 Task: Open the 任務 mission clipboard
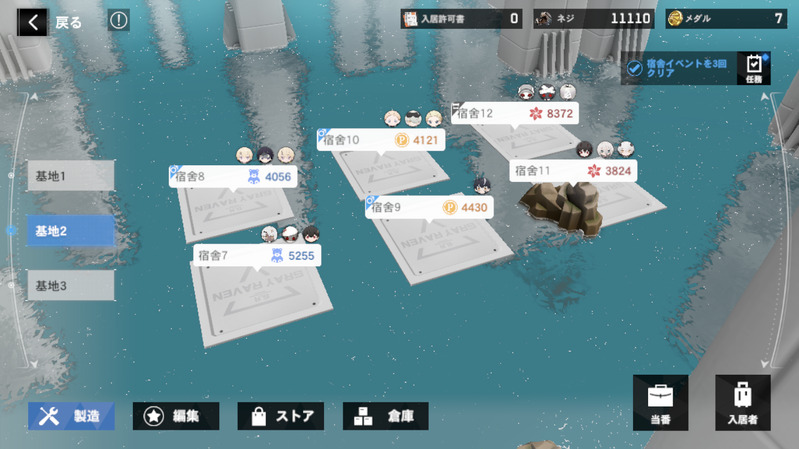754,68
